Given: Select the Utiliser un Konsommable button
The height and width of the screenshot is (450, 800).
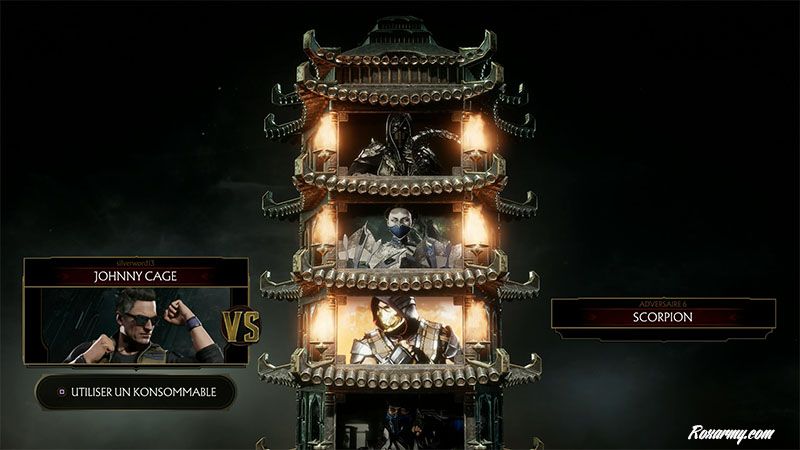Looking at the screenshot, I should click(136, 391).
